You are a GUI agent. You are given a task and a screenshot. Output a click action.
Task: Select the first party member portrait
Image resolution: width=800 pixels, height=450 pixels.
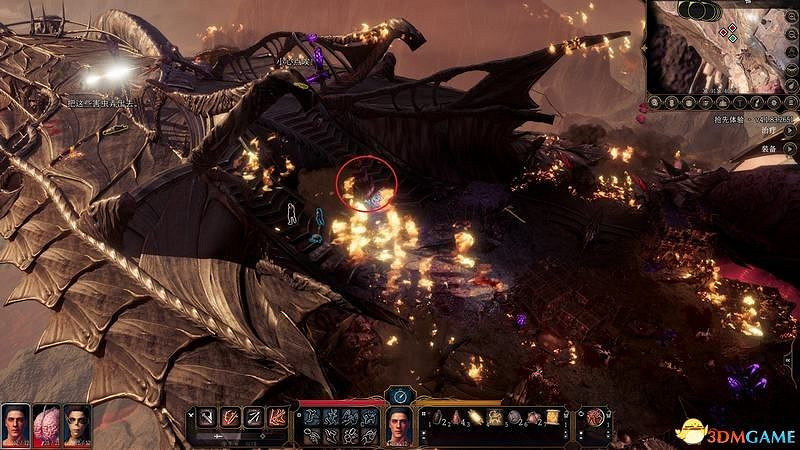(x=14, y=423)
